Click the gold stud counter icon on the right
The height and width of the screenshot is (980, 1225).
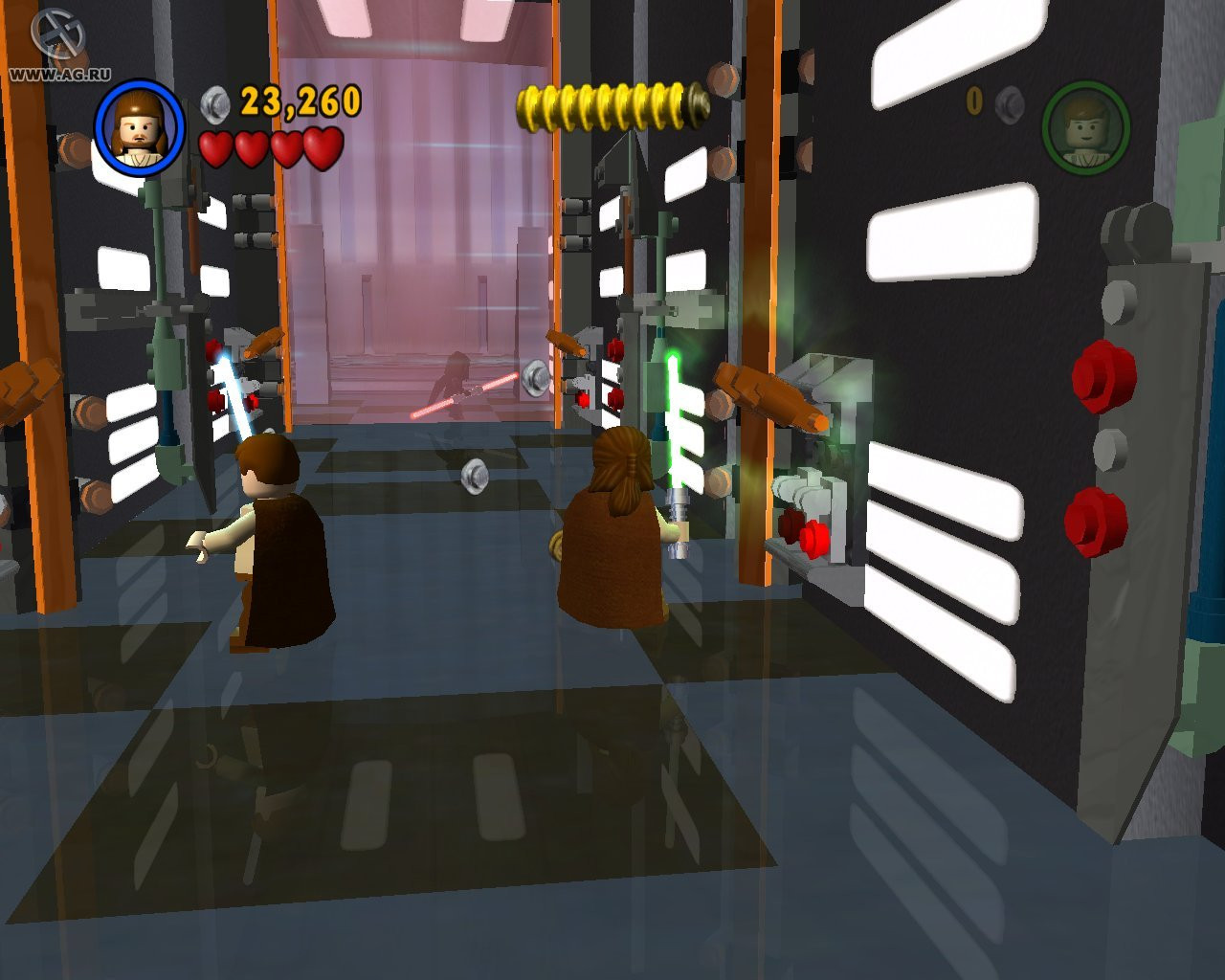[x=973, y=100]
